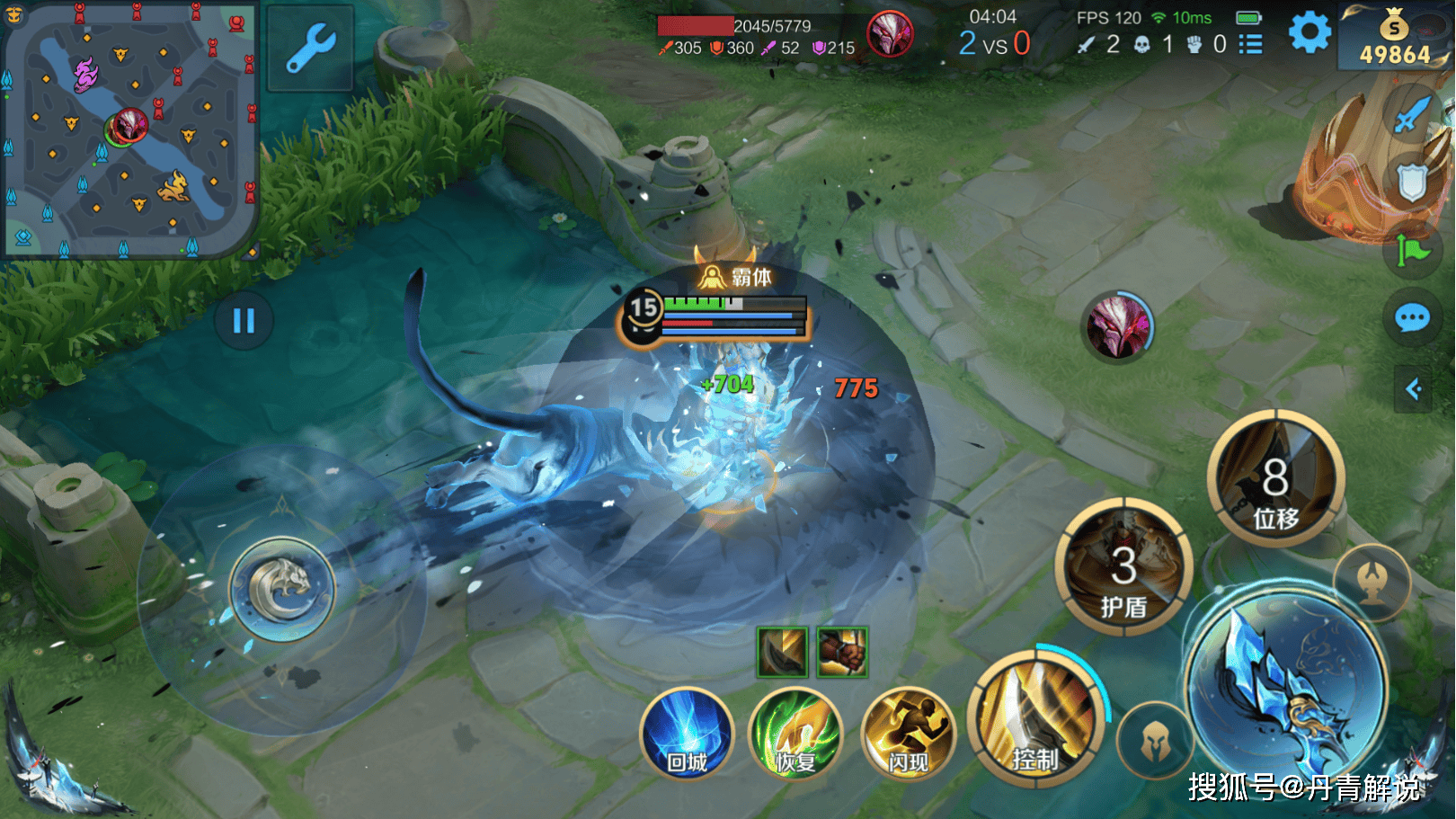Activate the 位移 dash skill
Screen dimensions: 1456x819
(1275, 478)
